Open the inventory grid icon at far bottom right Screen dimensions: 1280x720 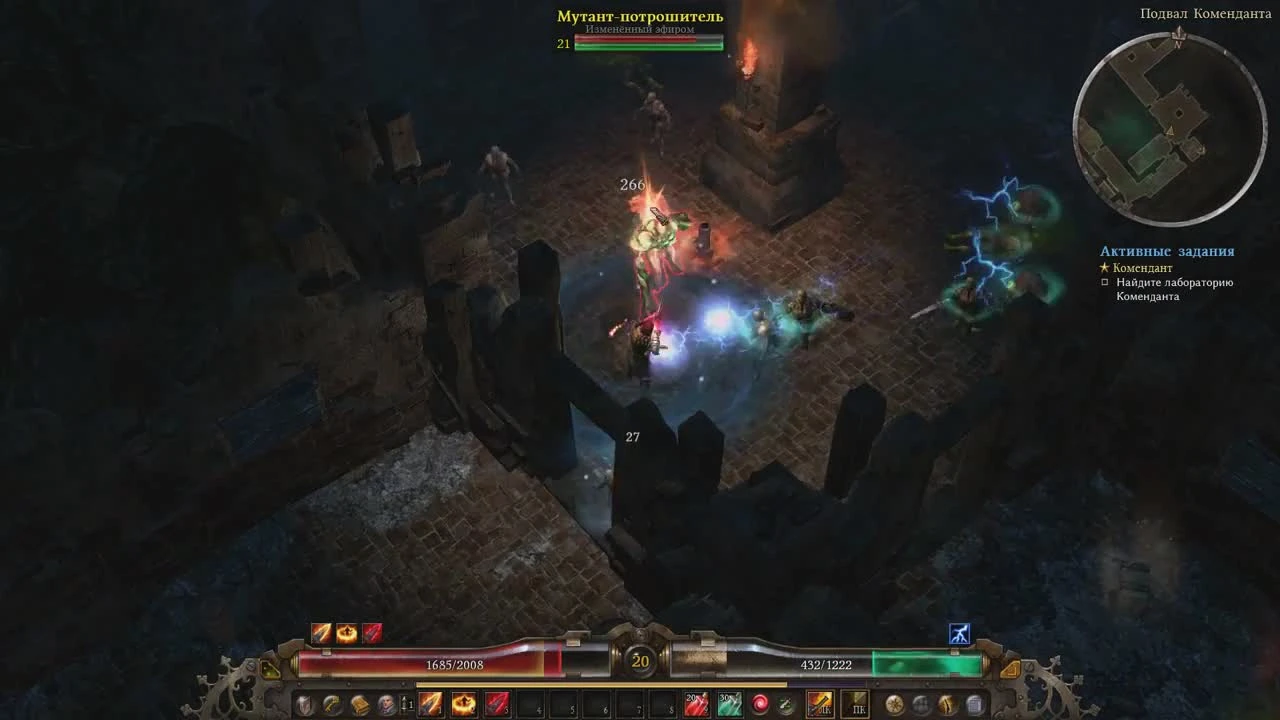coord(974,705)
